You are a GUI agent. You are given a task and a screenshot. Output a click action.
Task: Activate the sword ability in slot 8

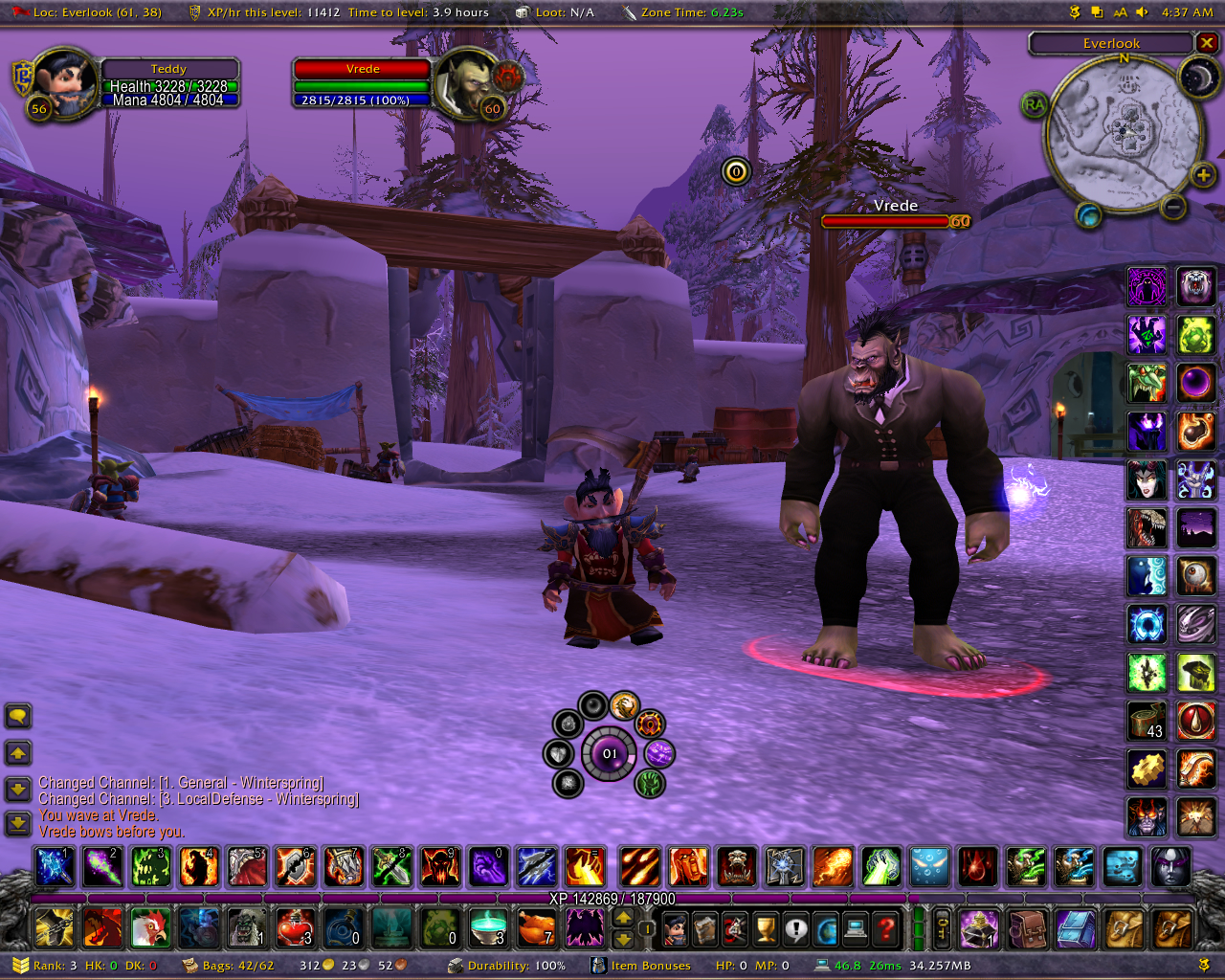tap(391, 867)
